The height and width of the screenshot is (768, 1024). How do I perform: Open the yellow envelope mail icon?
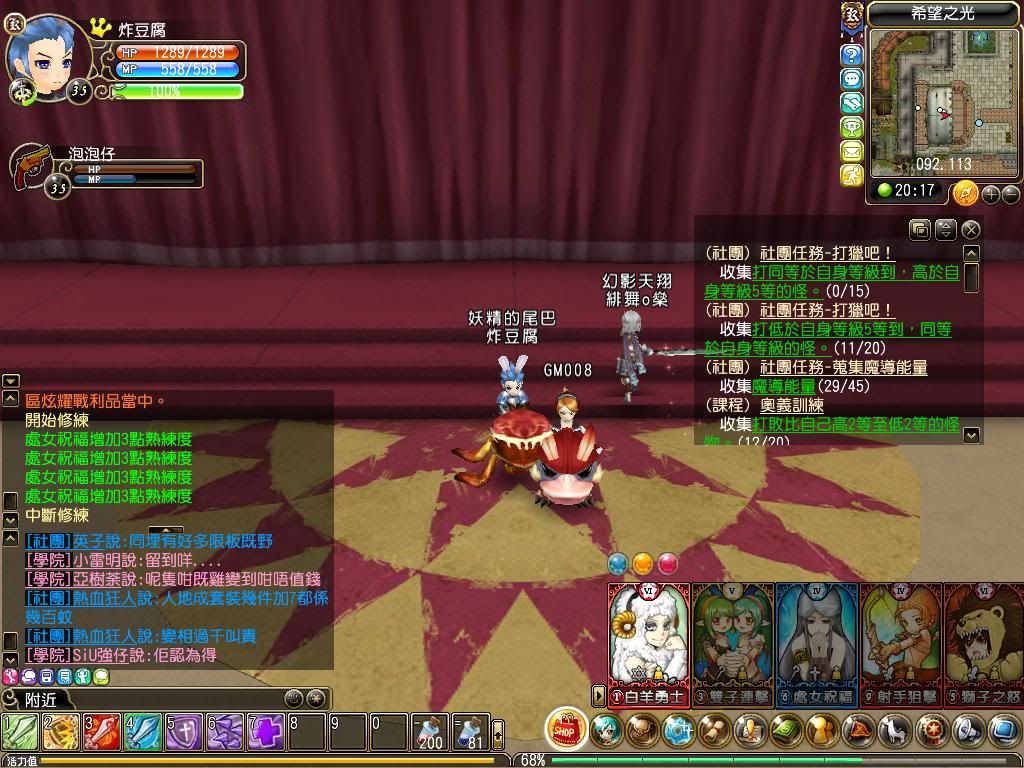851,151
